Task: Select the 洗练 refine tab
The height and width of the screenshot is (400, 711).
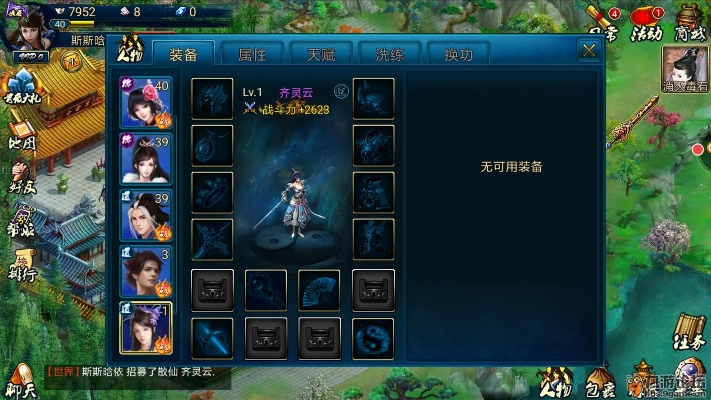Action: click(x=390, y=54)
